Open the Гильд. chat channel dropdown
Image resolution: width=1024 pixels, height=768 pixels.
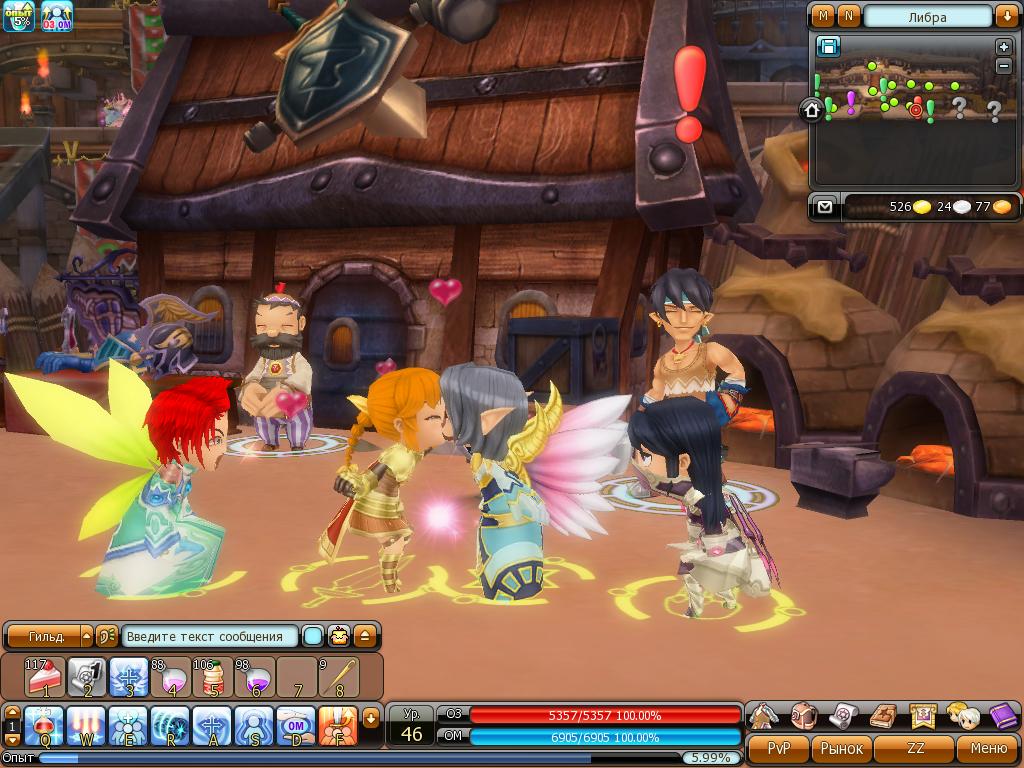[86, 636]
